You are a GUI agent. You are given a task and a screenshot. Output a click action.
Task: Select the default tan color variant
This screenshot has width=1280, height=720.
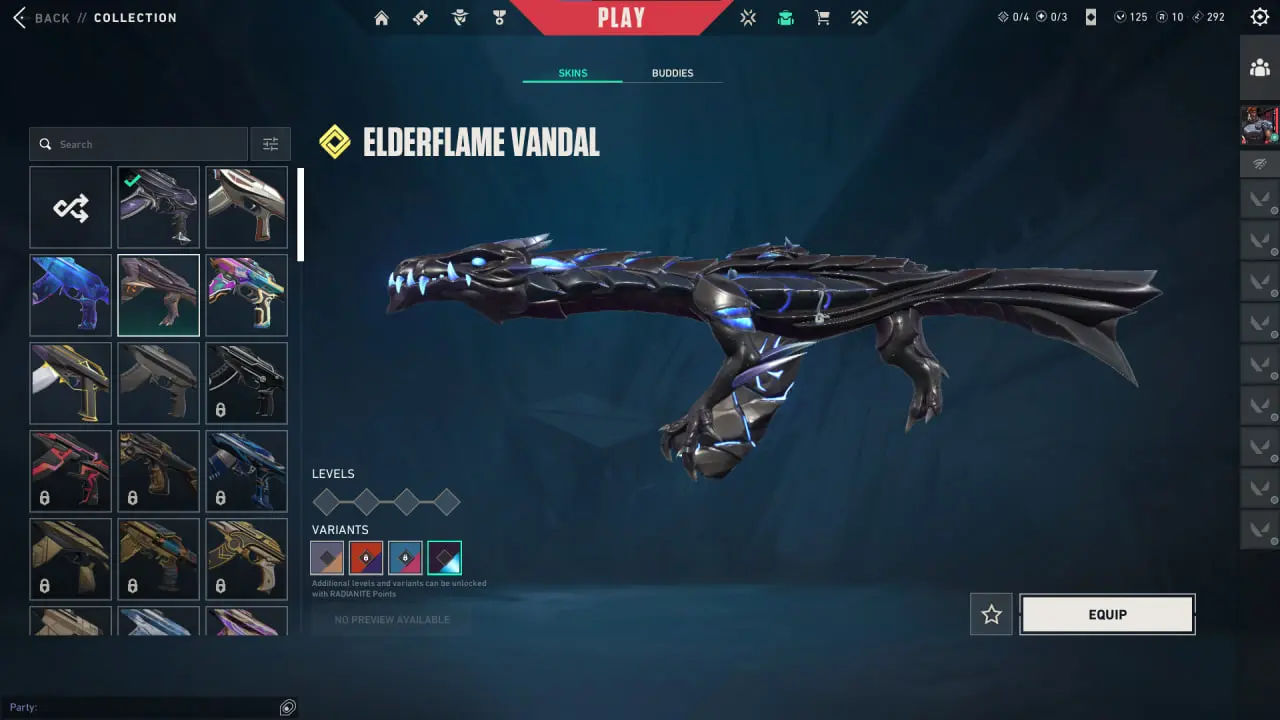(x=327, y=558)
